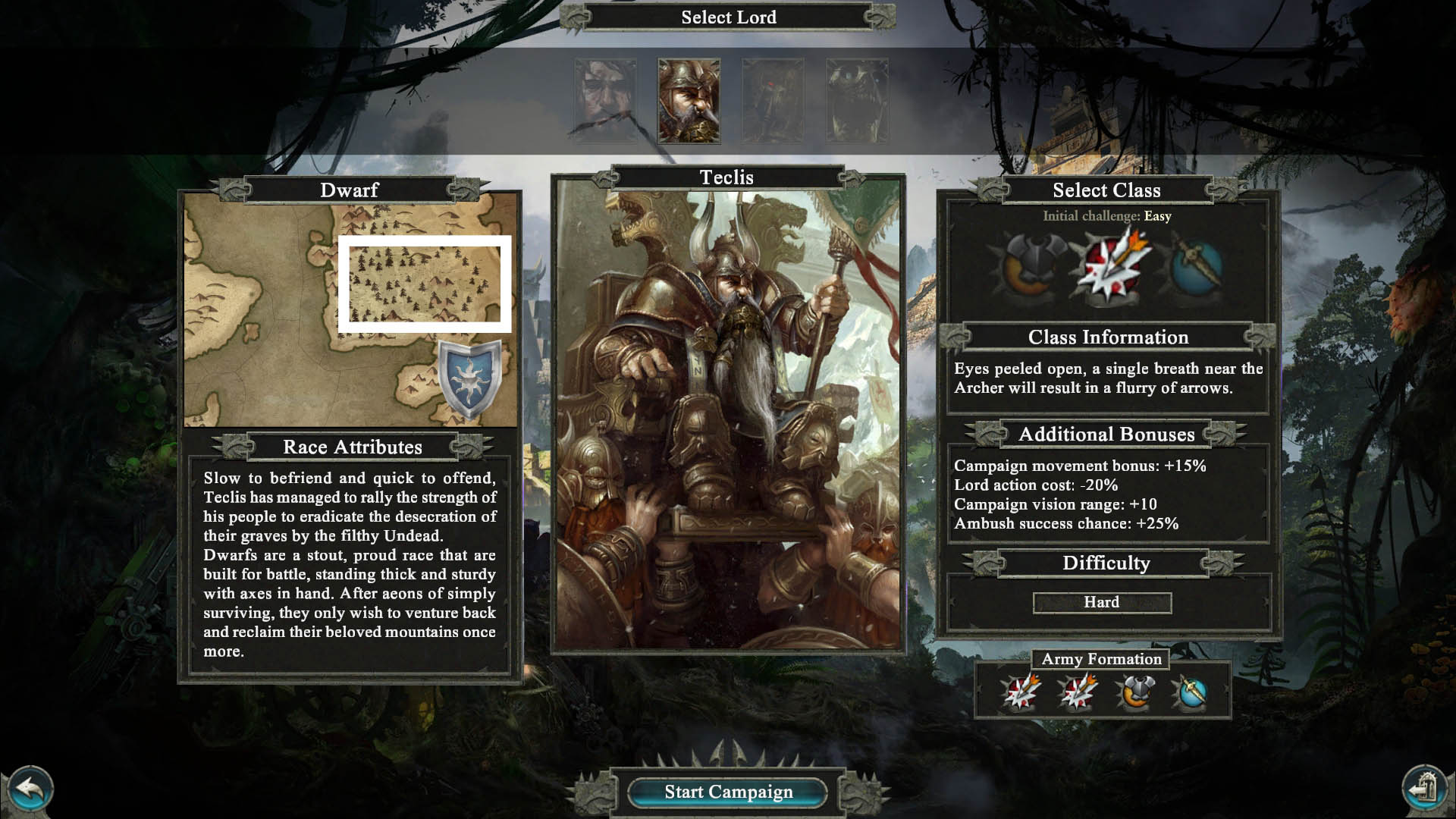Exit via the door icon button
Viewport: 1456px width, 819px height.
tap(1426, 791)
